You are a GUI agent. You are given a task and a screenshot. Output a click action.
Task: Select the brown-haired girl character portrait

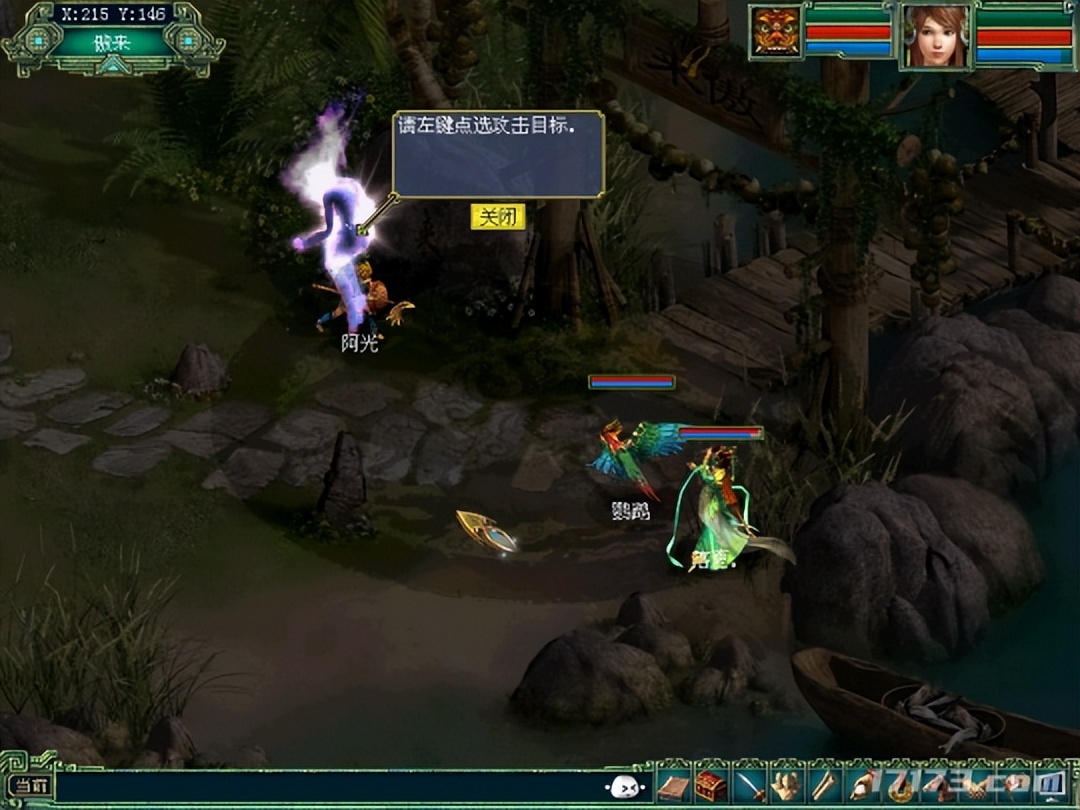936,36
